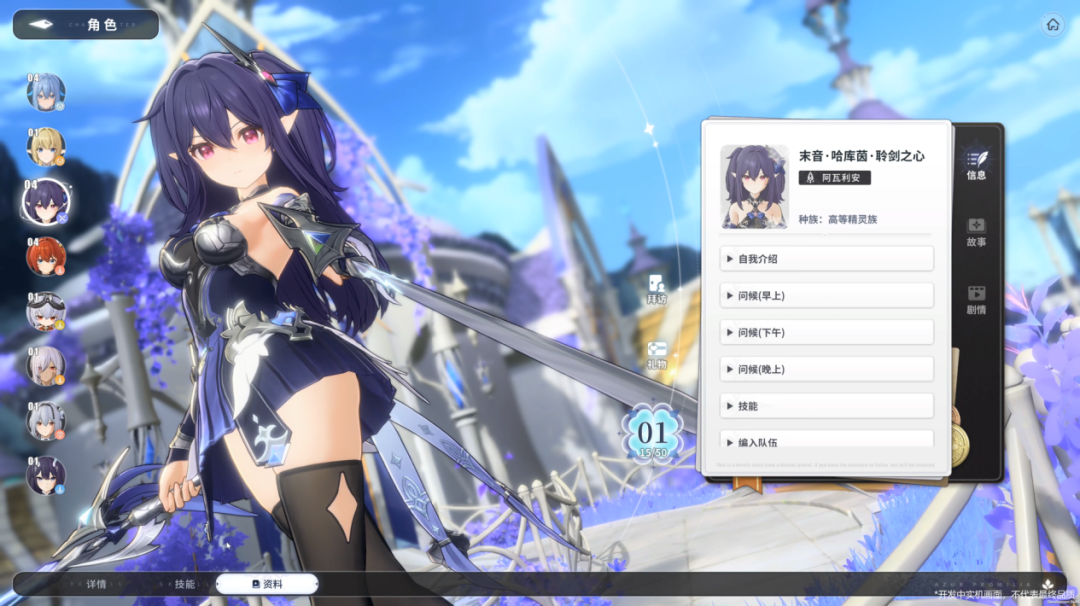This screenshot has width=1080, height=606.
Task: Open the 故事 side tab
Action: (976, 232)
